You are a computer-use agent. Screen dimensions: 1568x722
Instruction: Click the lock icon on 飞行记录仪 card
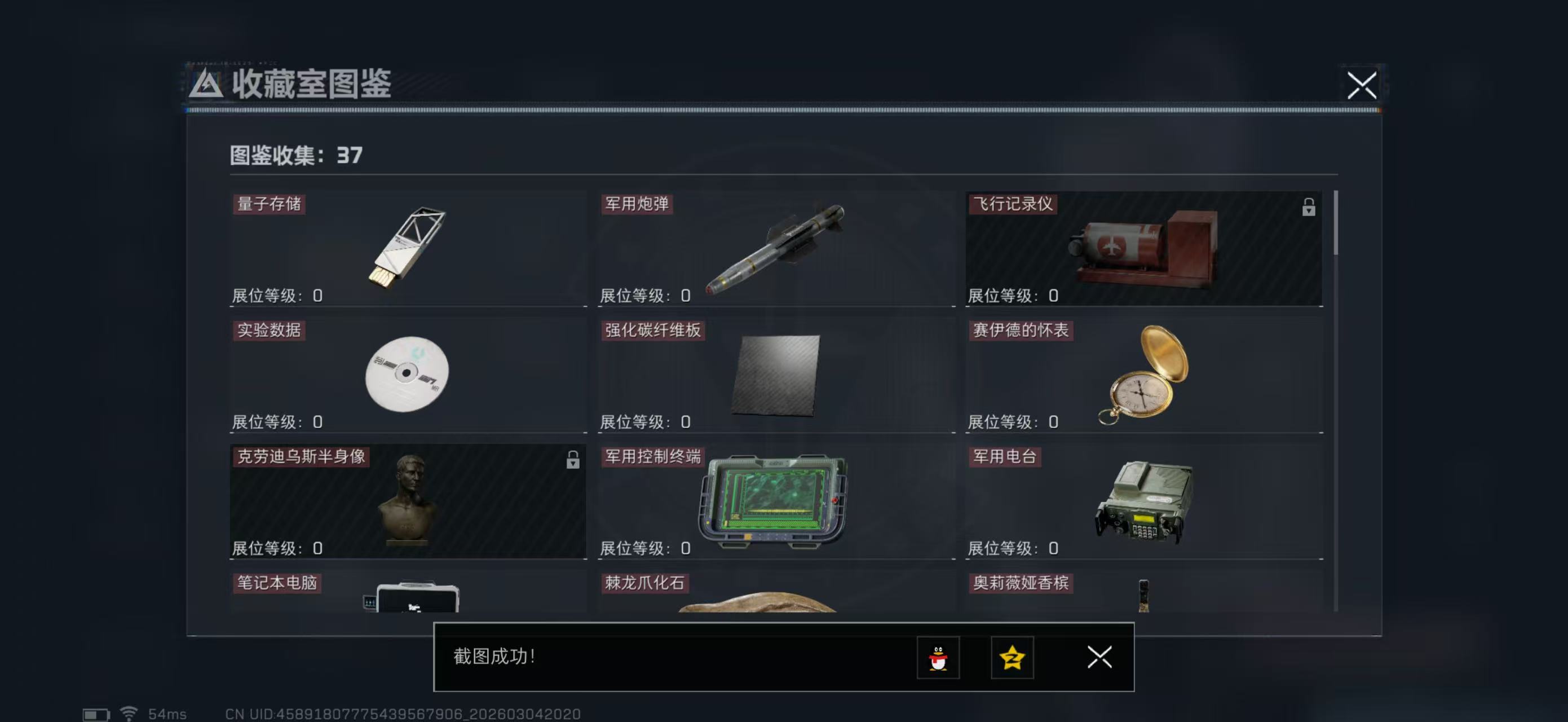tap(1309, 208)
